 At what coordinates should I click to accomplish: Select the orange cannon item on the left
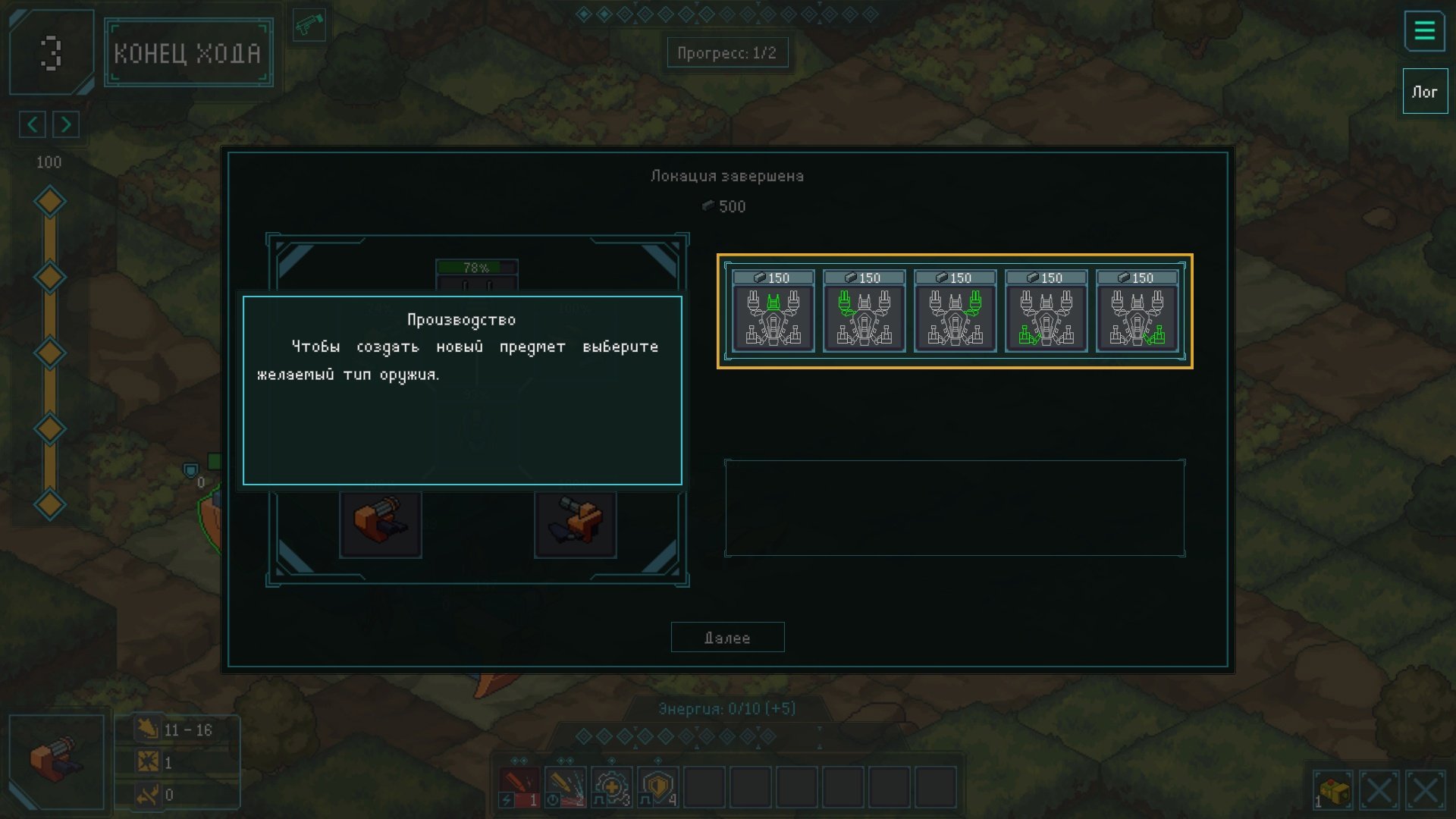click(381, 523)
